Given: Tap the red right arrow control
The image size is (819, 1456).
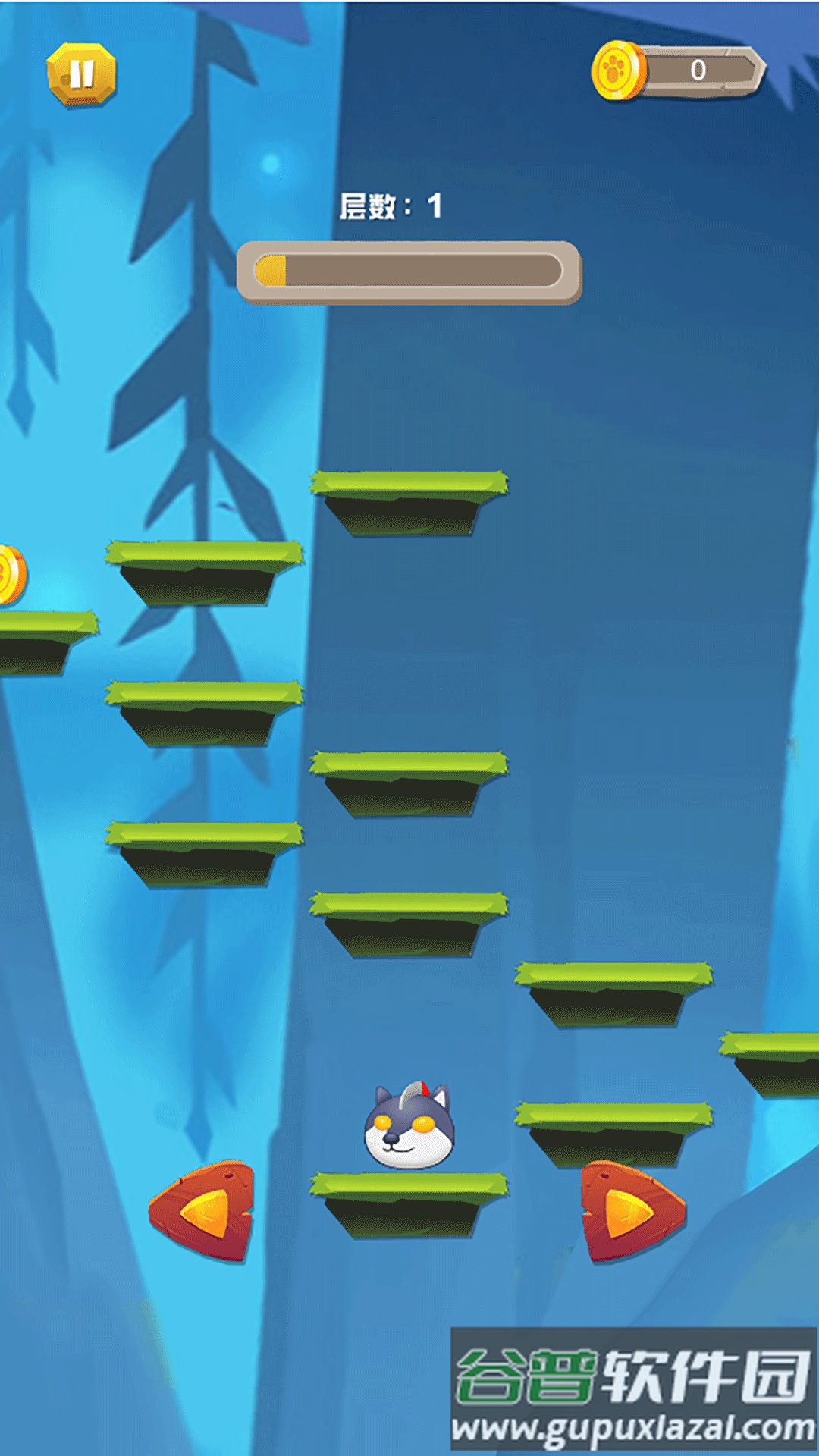Looking at the screenshot, I should click(x=631, y=1211).
